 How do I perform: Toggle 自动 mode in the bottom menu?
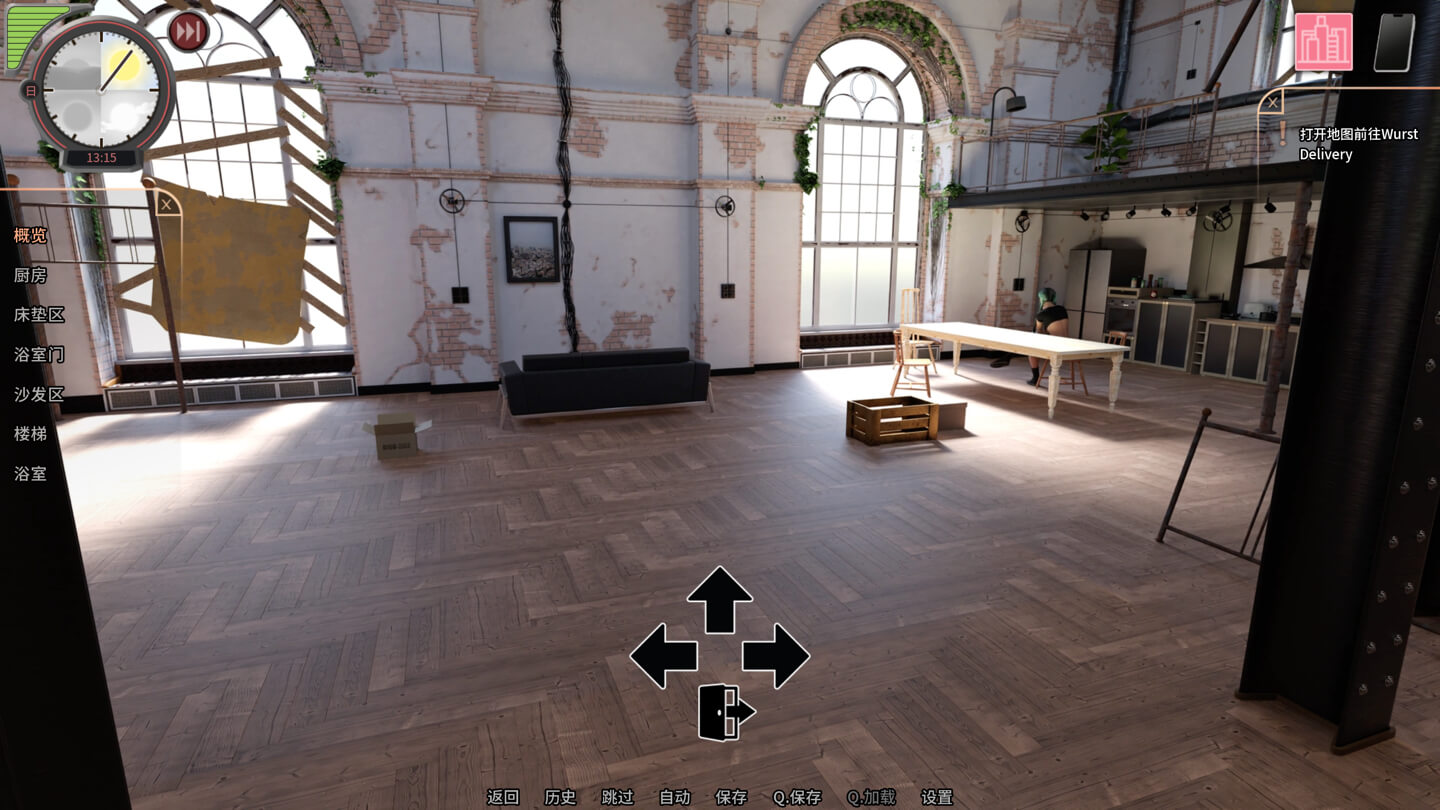tap(675, 797)
